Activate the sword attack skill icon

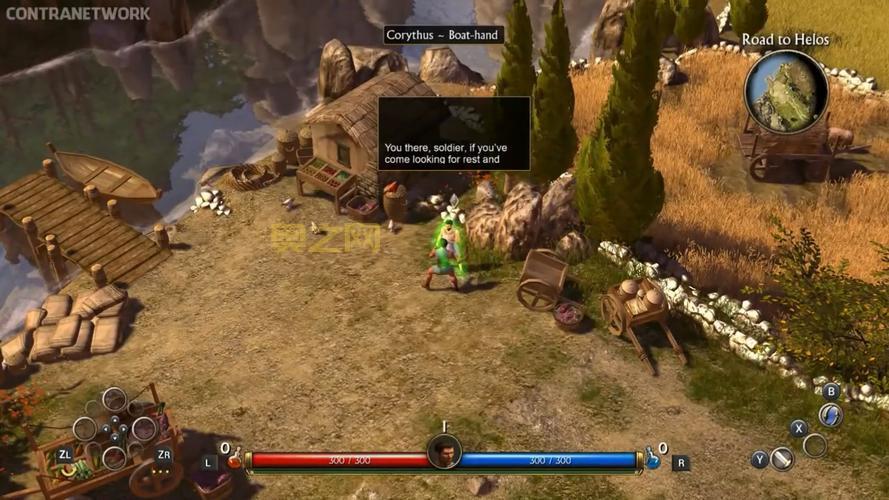click(x=782, y=459)
